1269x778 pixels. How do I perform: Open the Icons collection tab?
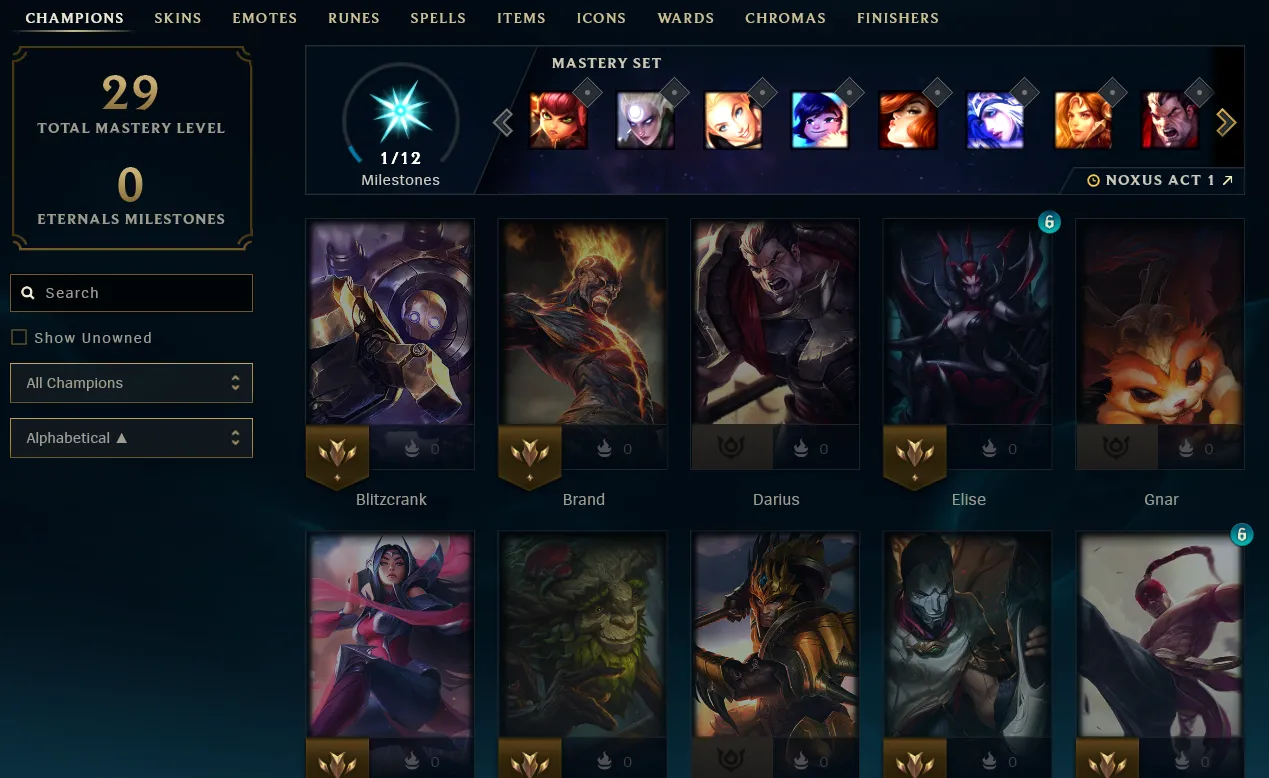click(x=601, y=18)
